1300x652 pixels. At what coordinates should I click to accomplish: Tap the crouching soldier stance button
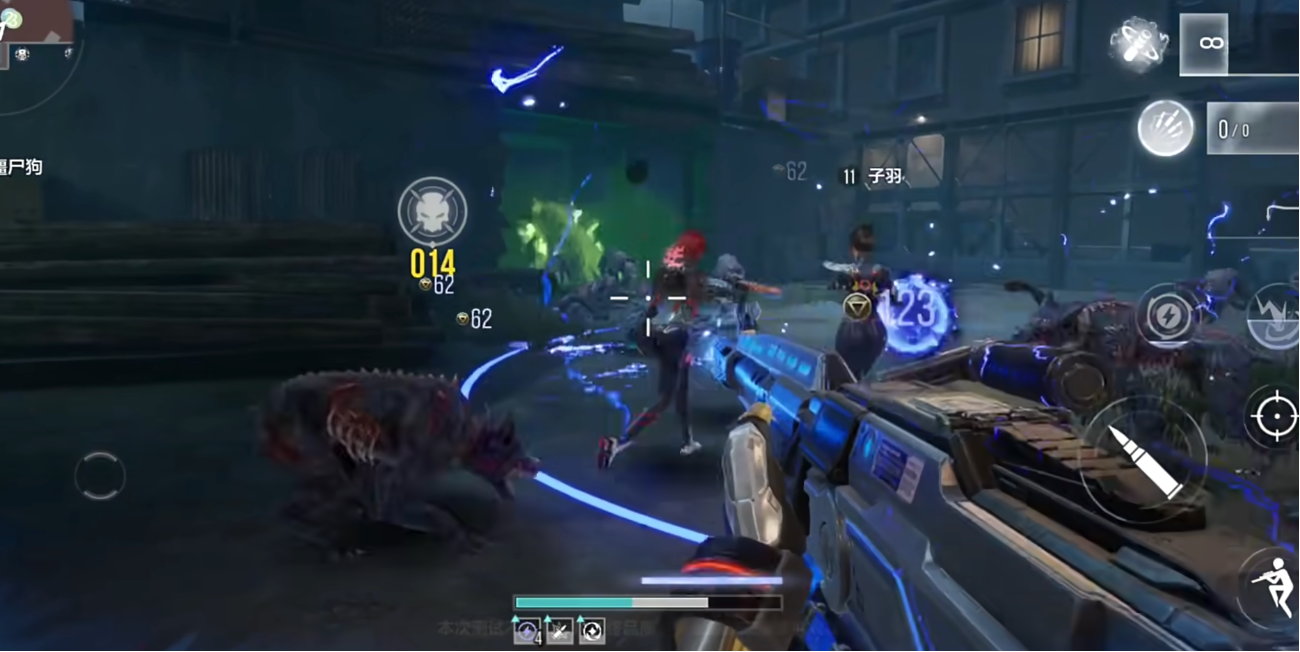(1270, 586)
